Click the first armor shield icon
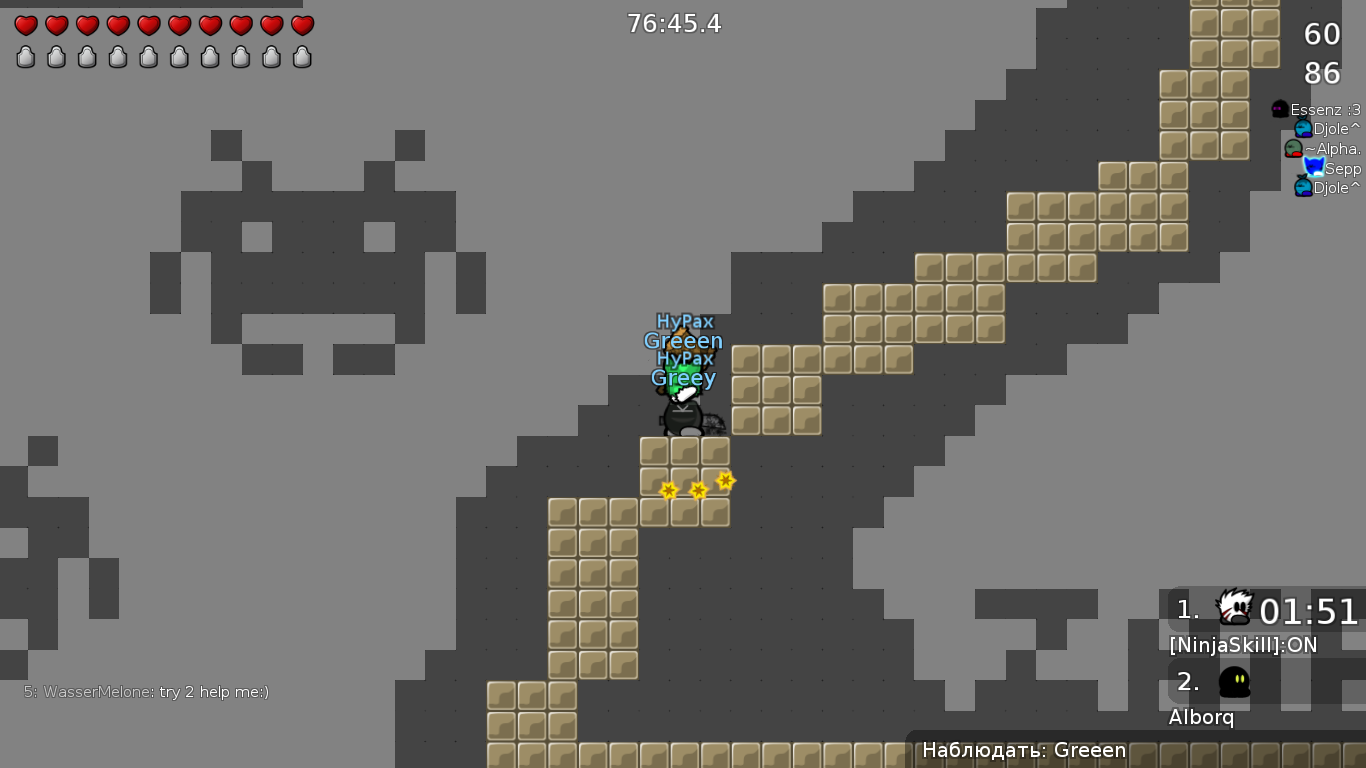The height and width of the screenshot is (768, 1366). 24,57
